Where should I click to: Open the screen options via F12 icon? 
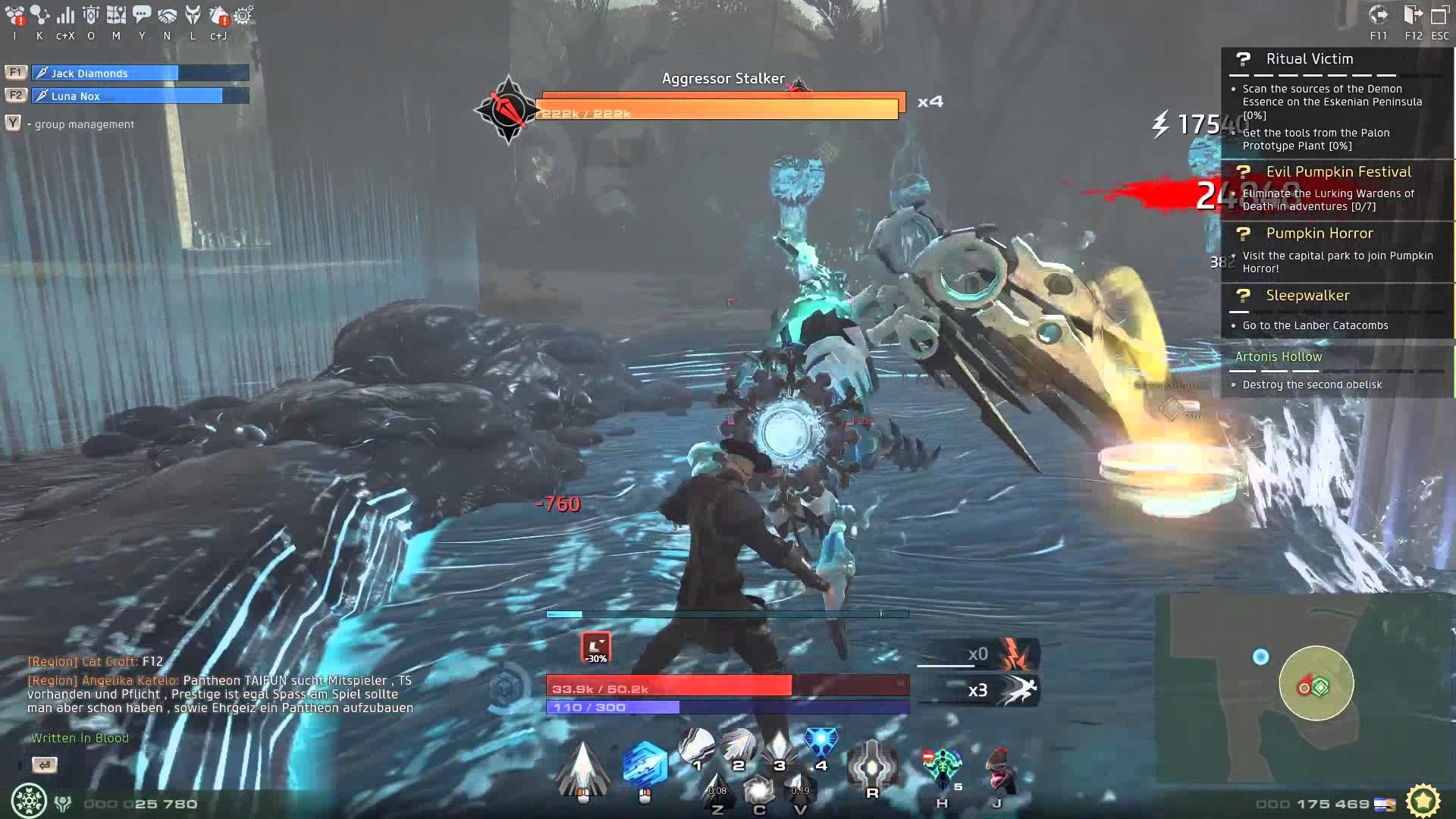coord(1412,14)
